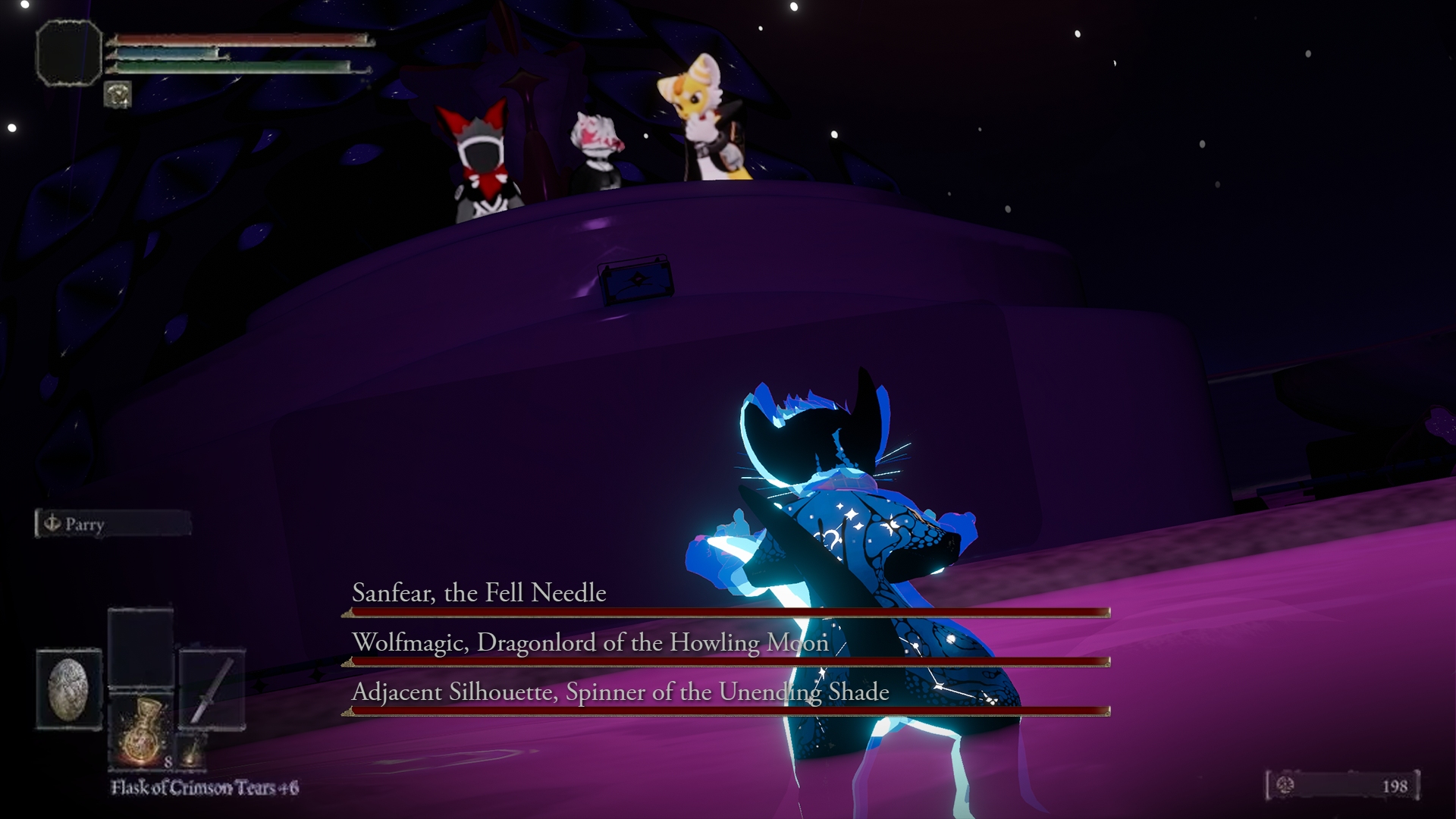1456x819 pixels.
Task: Click the empty octagonal portrait frame
Action: [x=69, y=52]
